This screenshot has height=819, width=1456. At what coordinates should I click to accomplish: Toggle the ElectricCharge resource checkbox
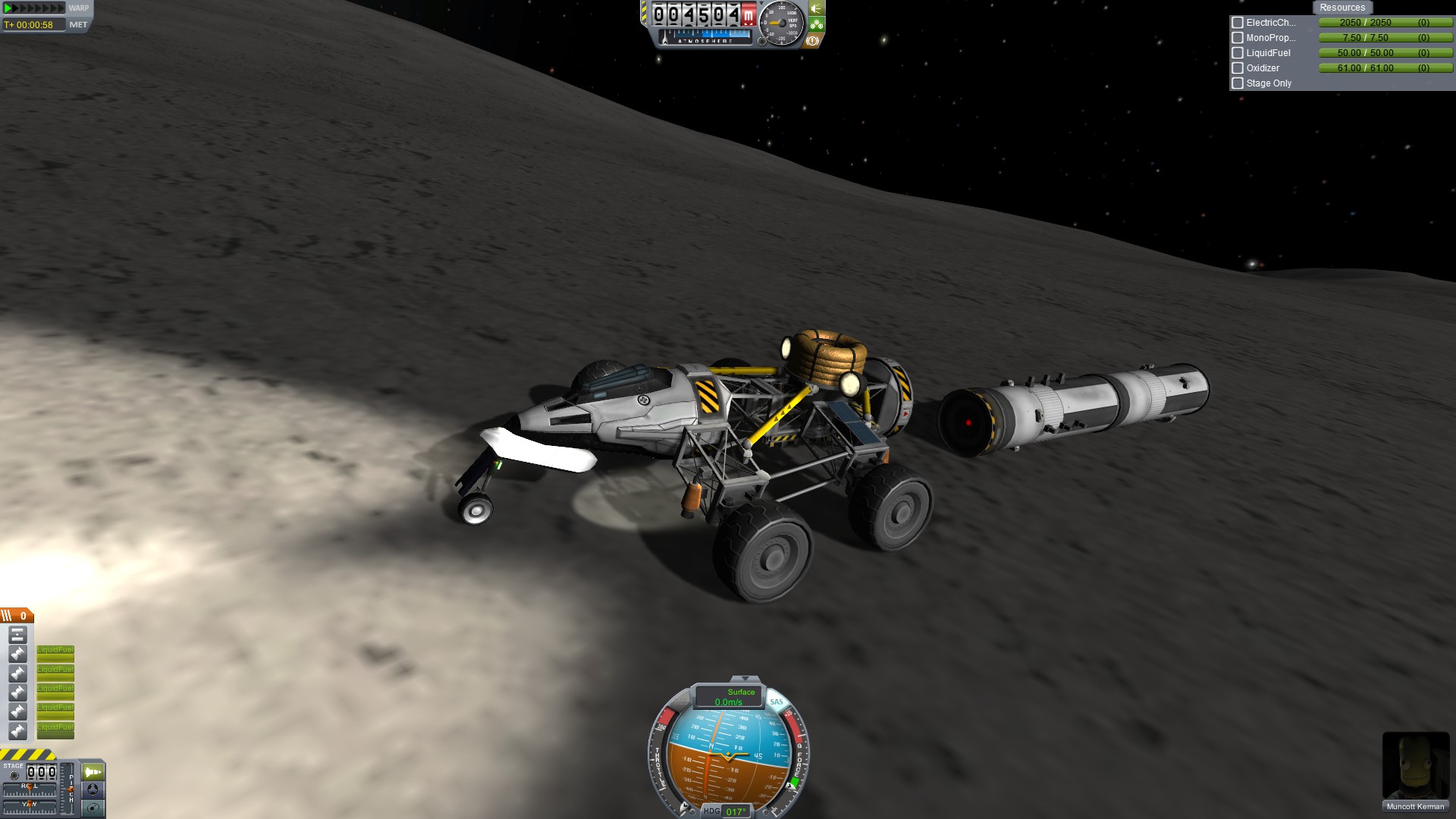1238,23
